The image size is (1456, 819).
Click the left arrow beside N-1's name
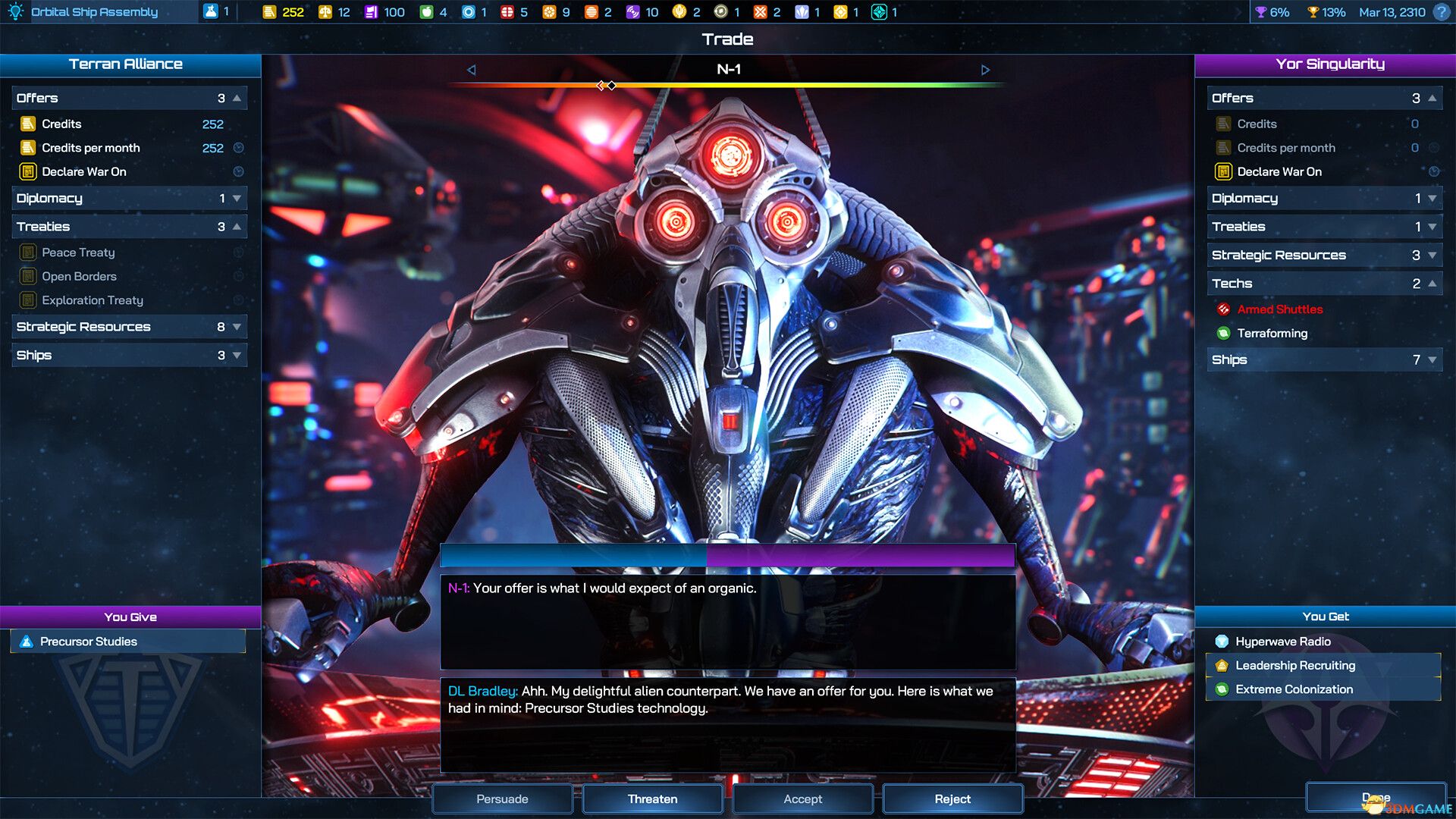pyautogui.click(x=472, y=69)
